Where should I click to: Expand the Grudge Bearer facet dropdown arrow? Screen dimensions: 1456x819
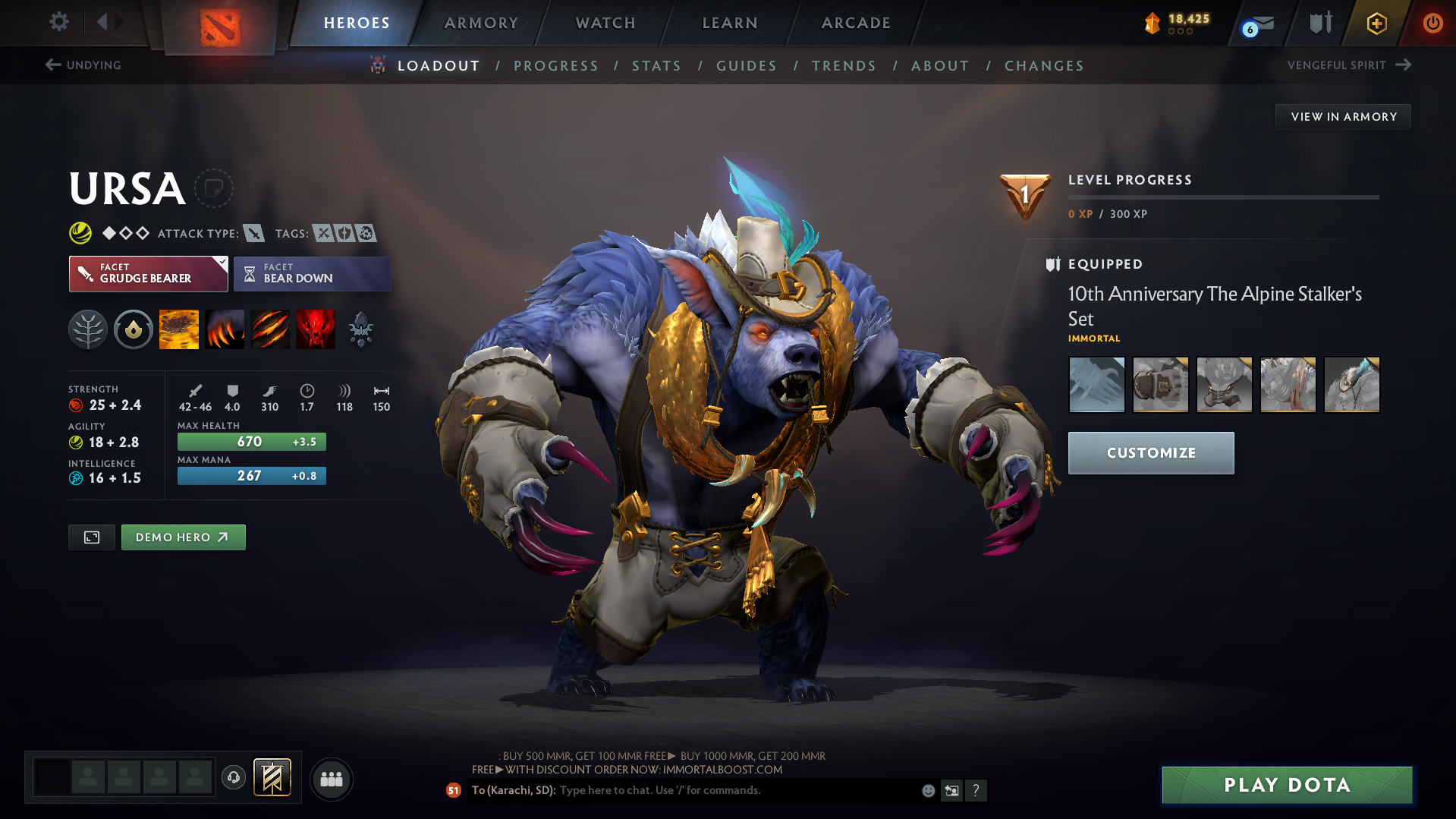[x=221, y=263]
